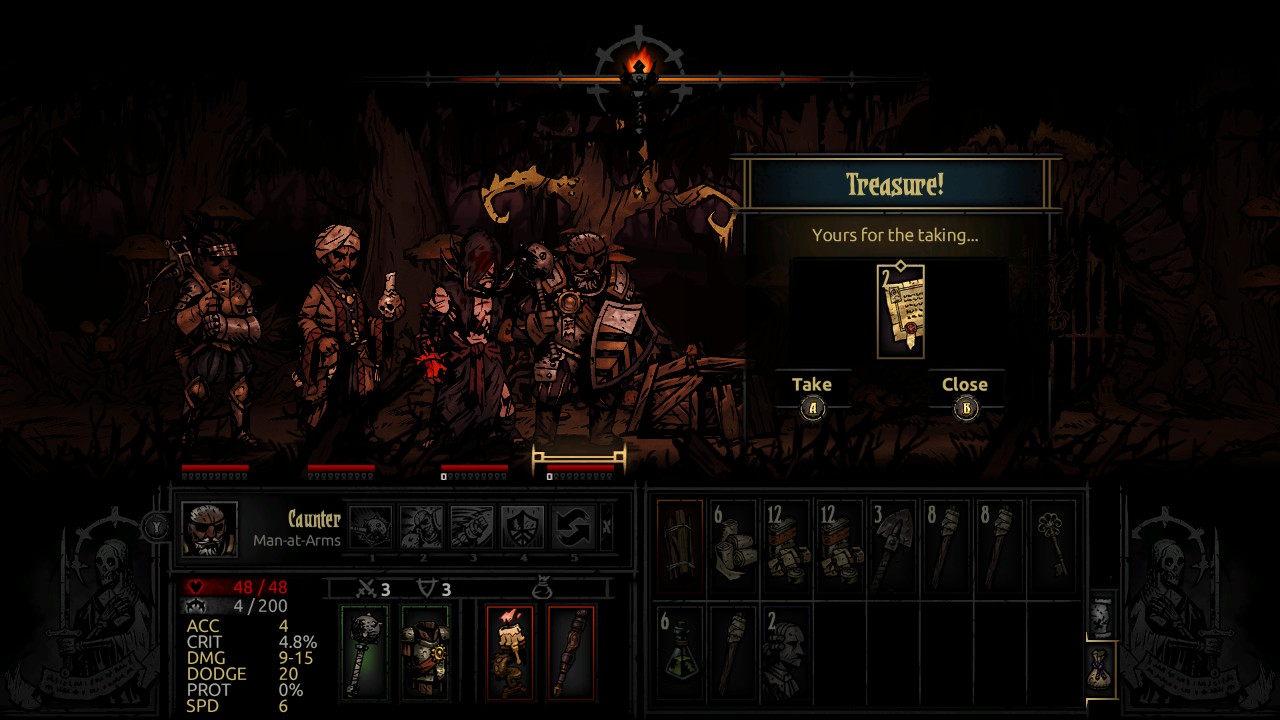1280x720 pixels.
Task: Select the equipped armor slot
Action: (x=424, y=651)
